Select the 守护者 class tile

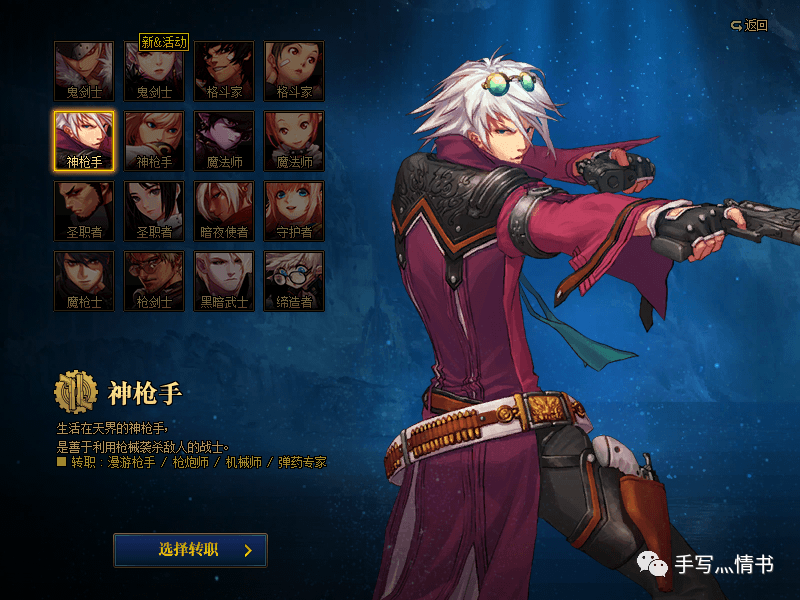click(x=294, y=211)
